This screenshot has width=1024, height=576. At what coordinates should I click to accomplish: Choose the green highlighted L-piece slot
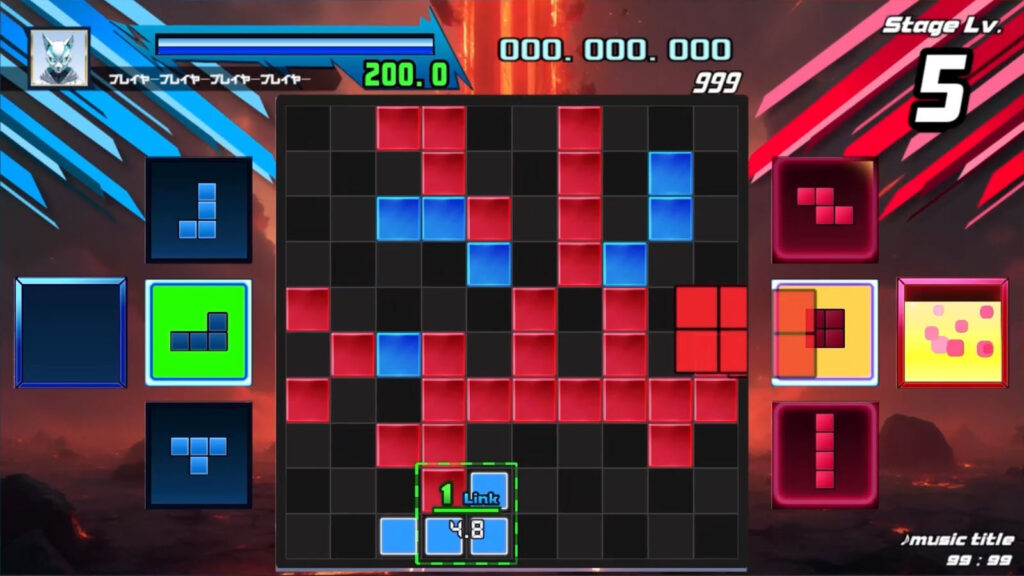198,333
